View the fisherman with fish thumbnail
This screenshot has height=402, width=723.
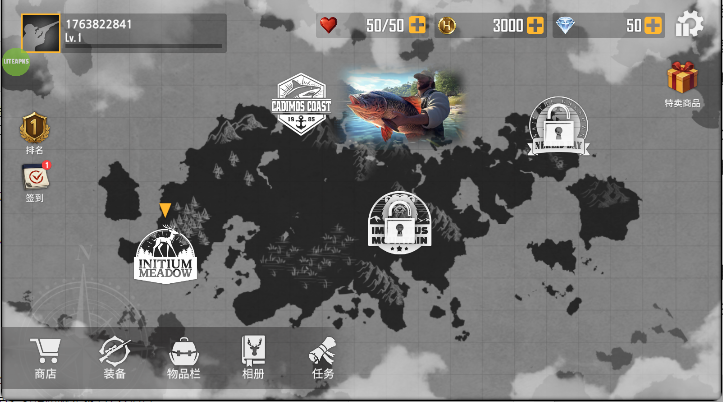coord(404,107)
